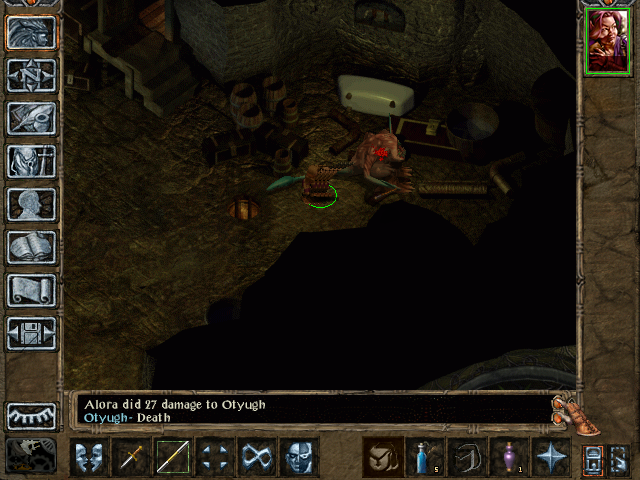Use the purple potion quick item
This screenshot has height=480, width=640.
click(509, 458)
